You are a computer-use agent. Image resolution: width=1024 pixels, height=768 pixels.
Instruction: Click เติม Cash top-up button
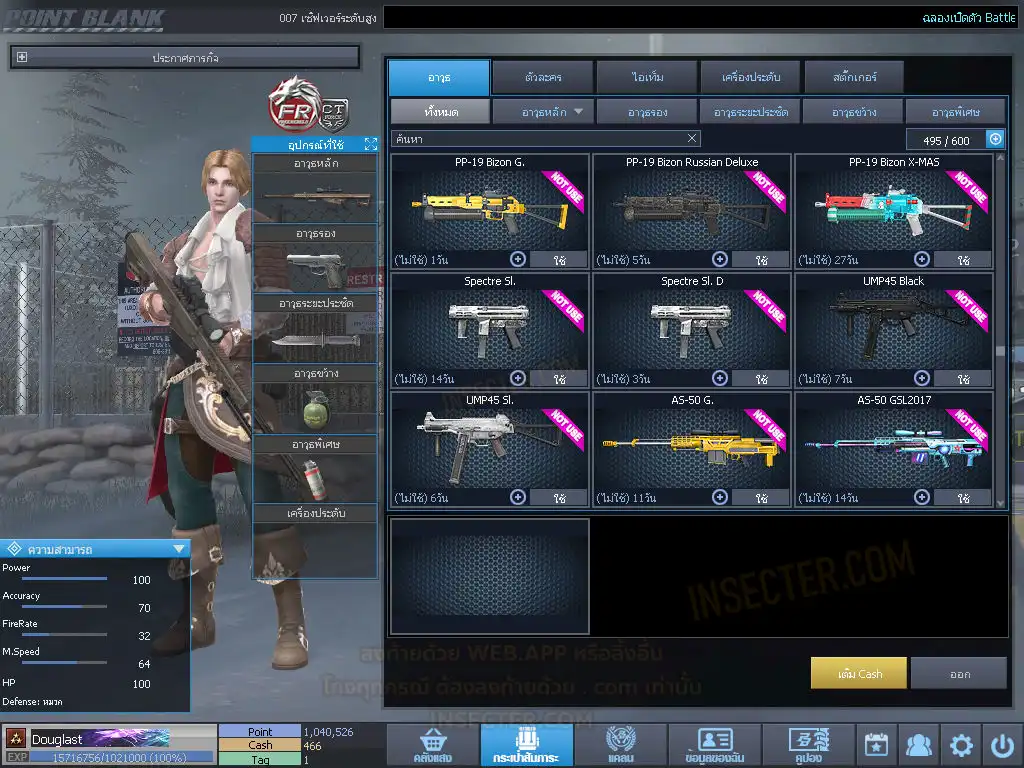click(x=859, y=673)
